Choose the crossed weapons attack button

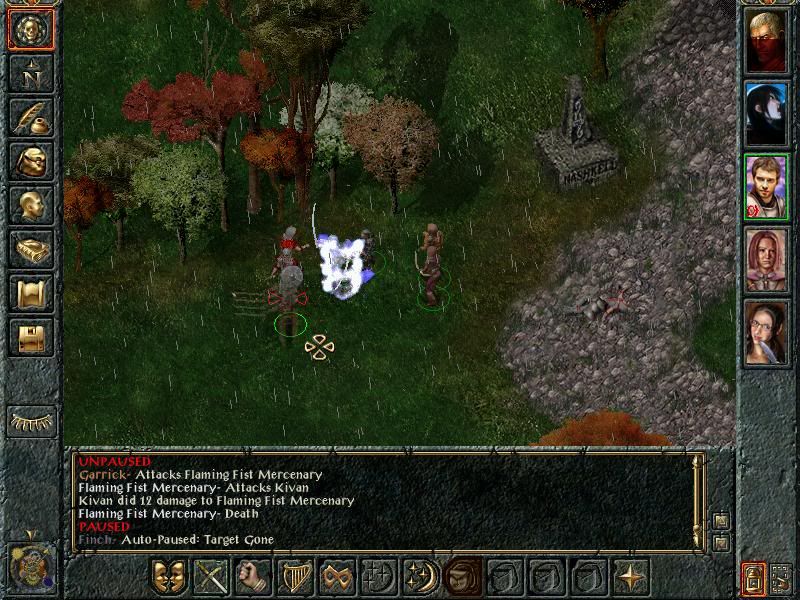point(212,577)
